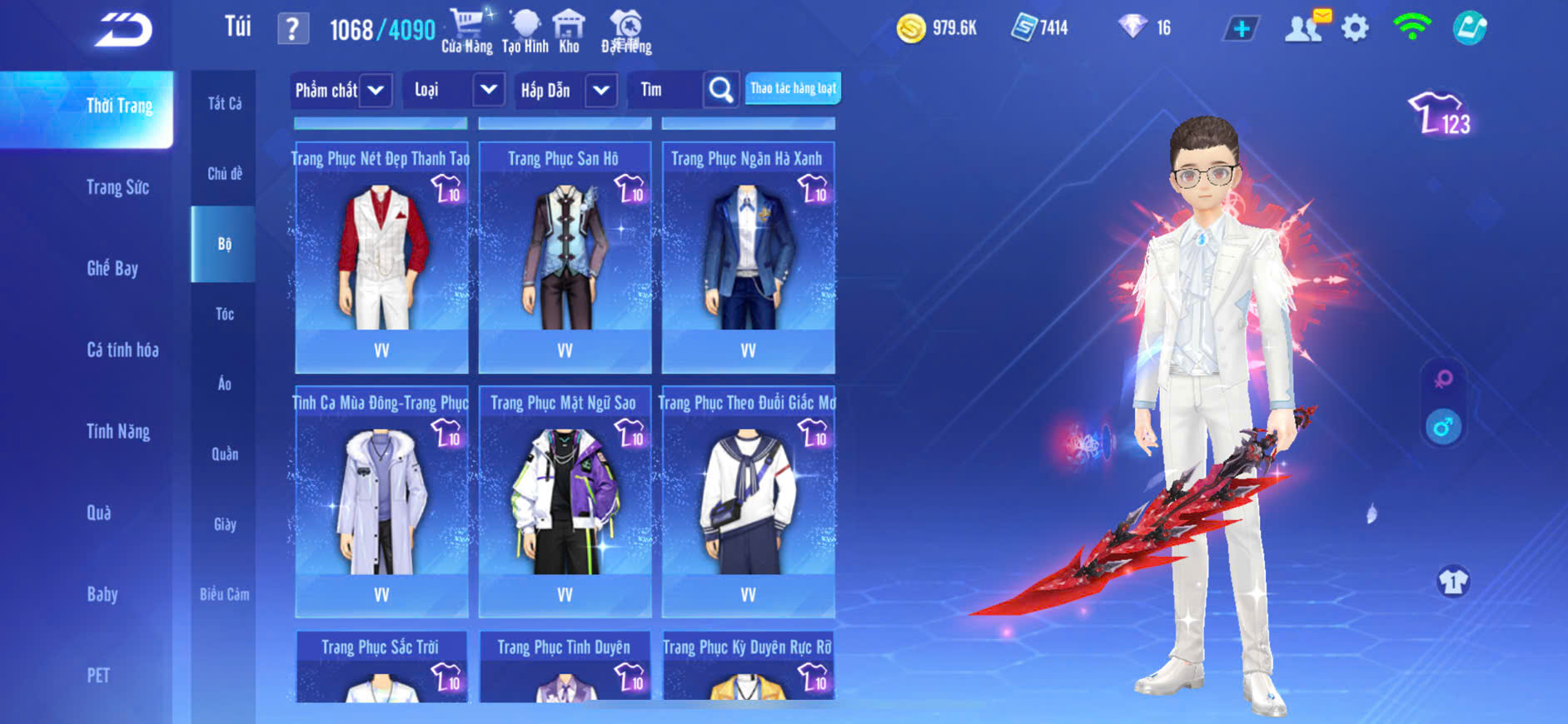Open the gear settings icon
Screen dimensions: 1568x724
(x=1355, y=28)
